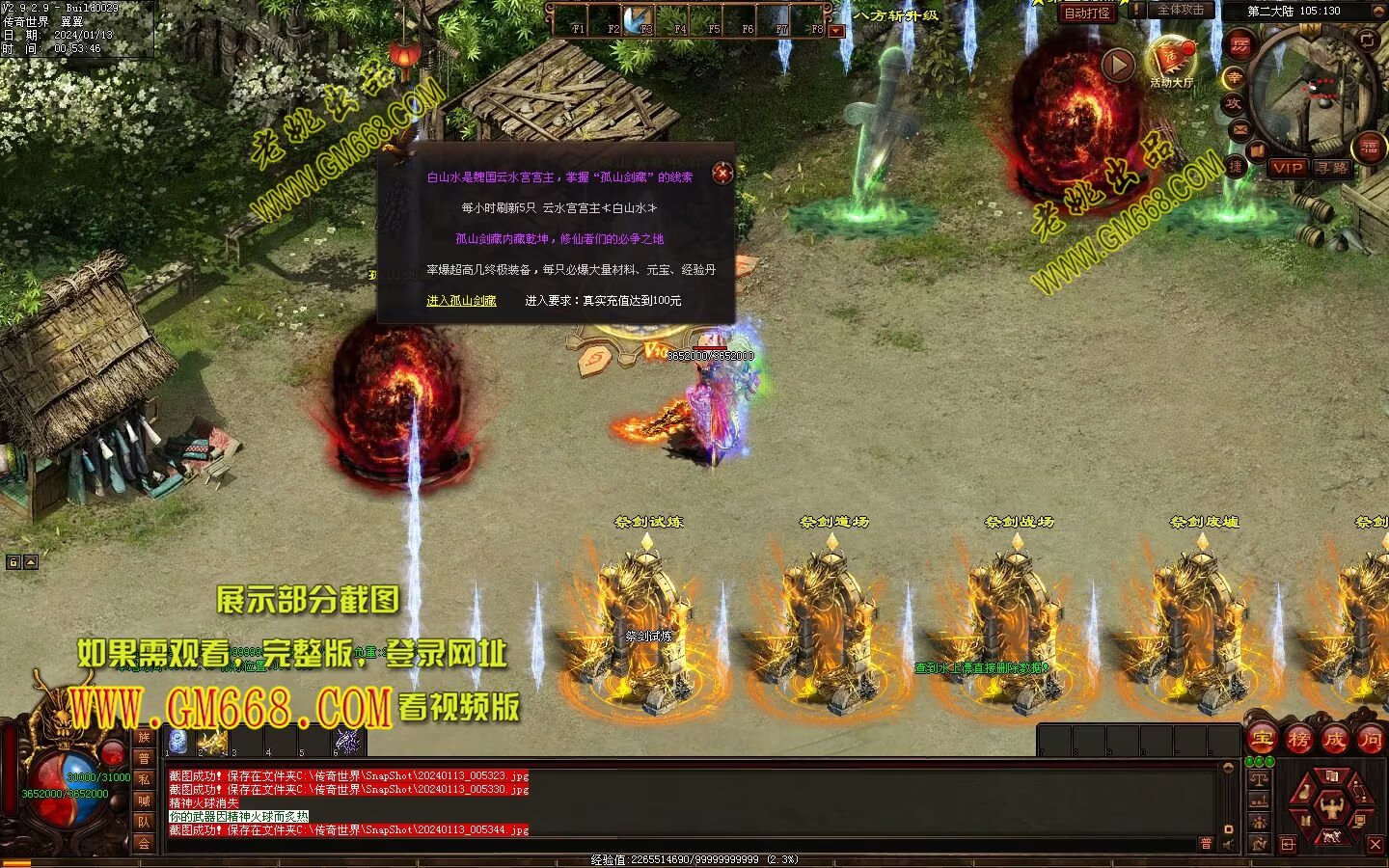The width and height of the screenshot is (1389, 868).
Task: Click the red X exit button
Action: click(1375, 845)
